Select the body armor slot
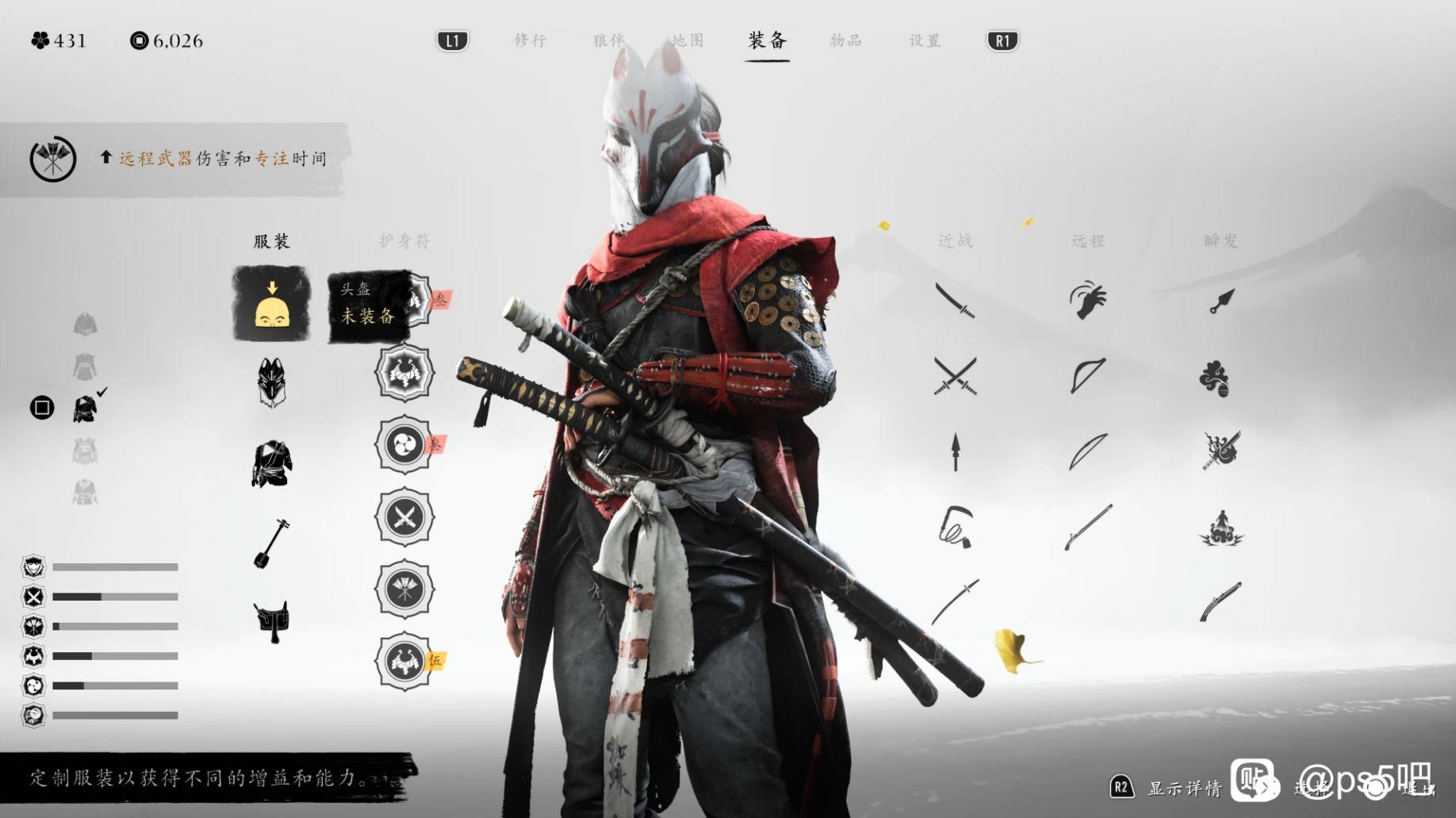Viewport: 1456px width, 818px height. 271,464
